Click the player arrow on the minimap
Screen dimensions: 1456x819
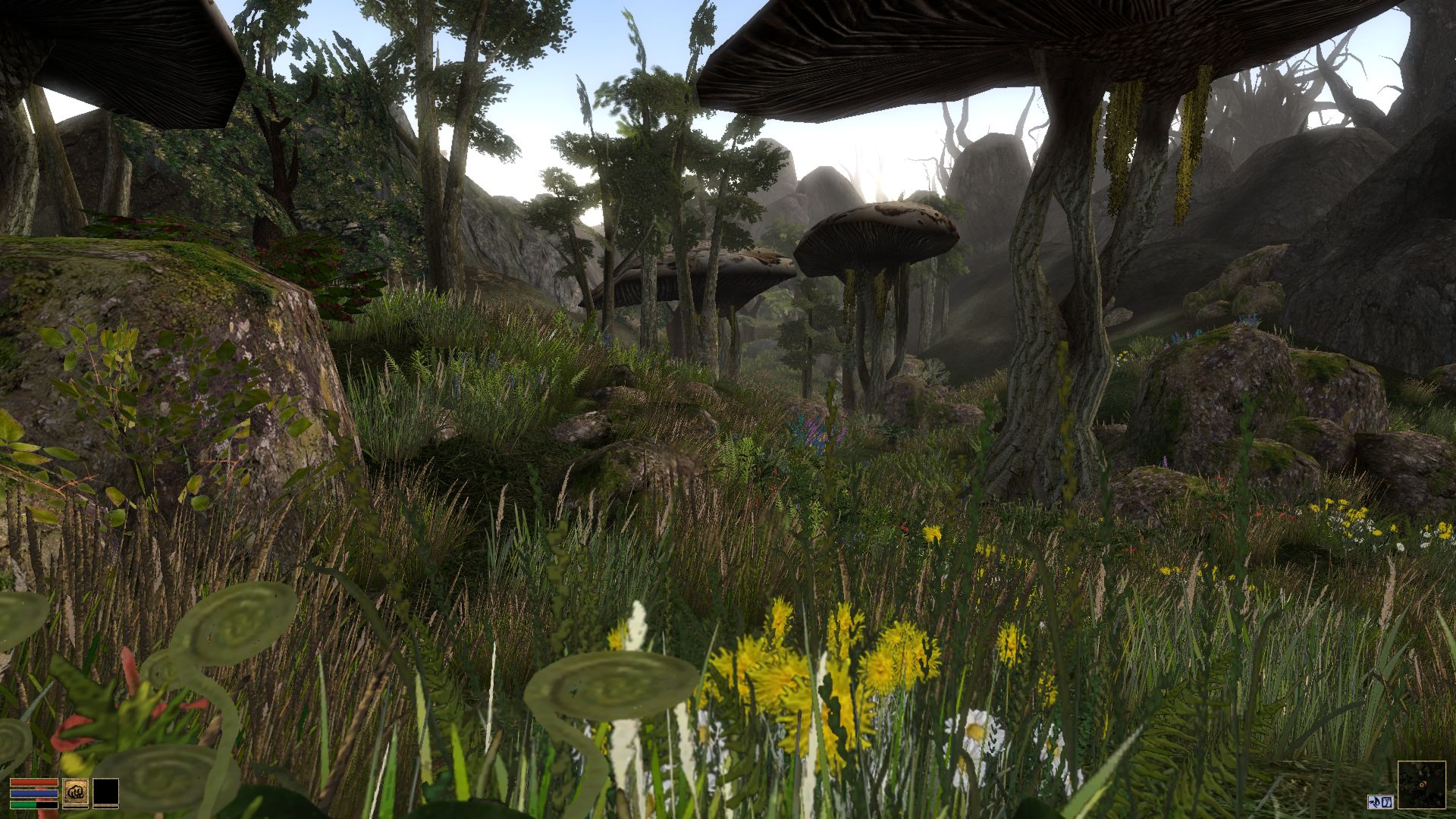pyautogui.click(x=1422, y=784)
